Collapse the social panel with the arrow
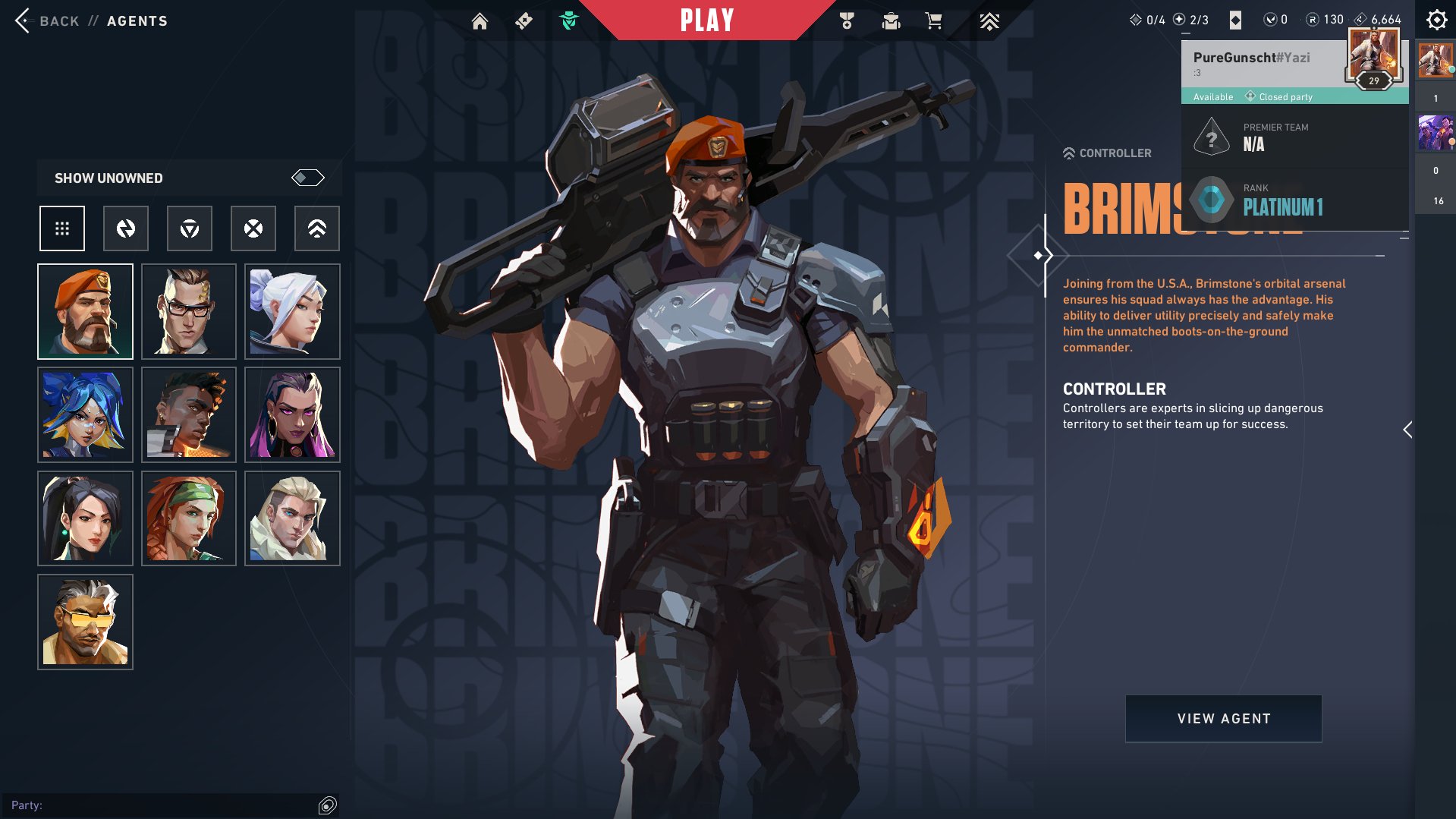The width and height of the screenshot is (1456, 819). coord(1407,430)
